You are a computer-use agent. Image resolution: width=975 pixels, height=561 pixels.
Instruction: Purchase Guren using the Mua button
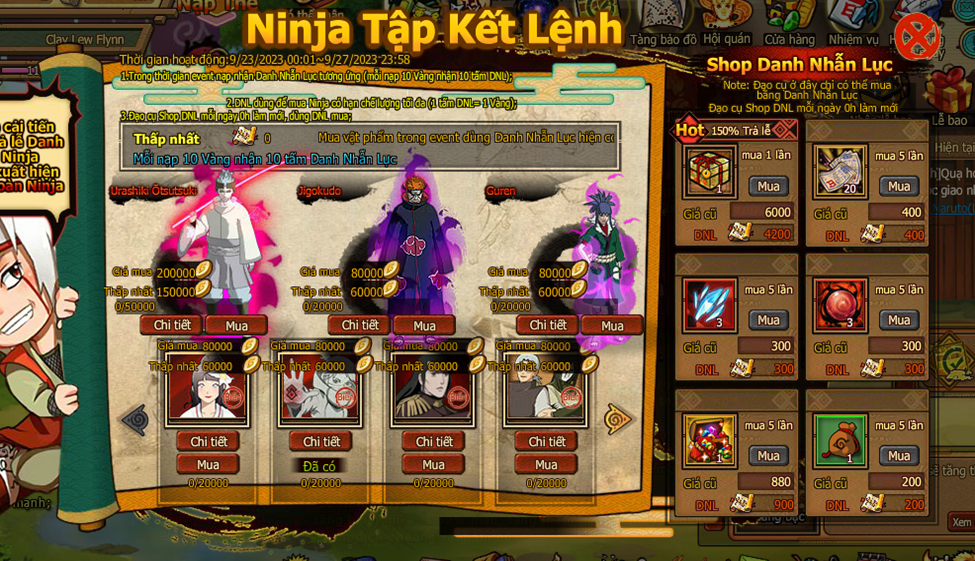pos(612,325)
